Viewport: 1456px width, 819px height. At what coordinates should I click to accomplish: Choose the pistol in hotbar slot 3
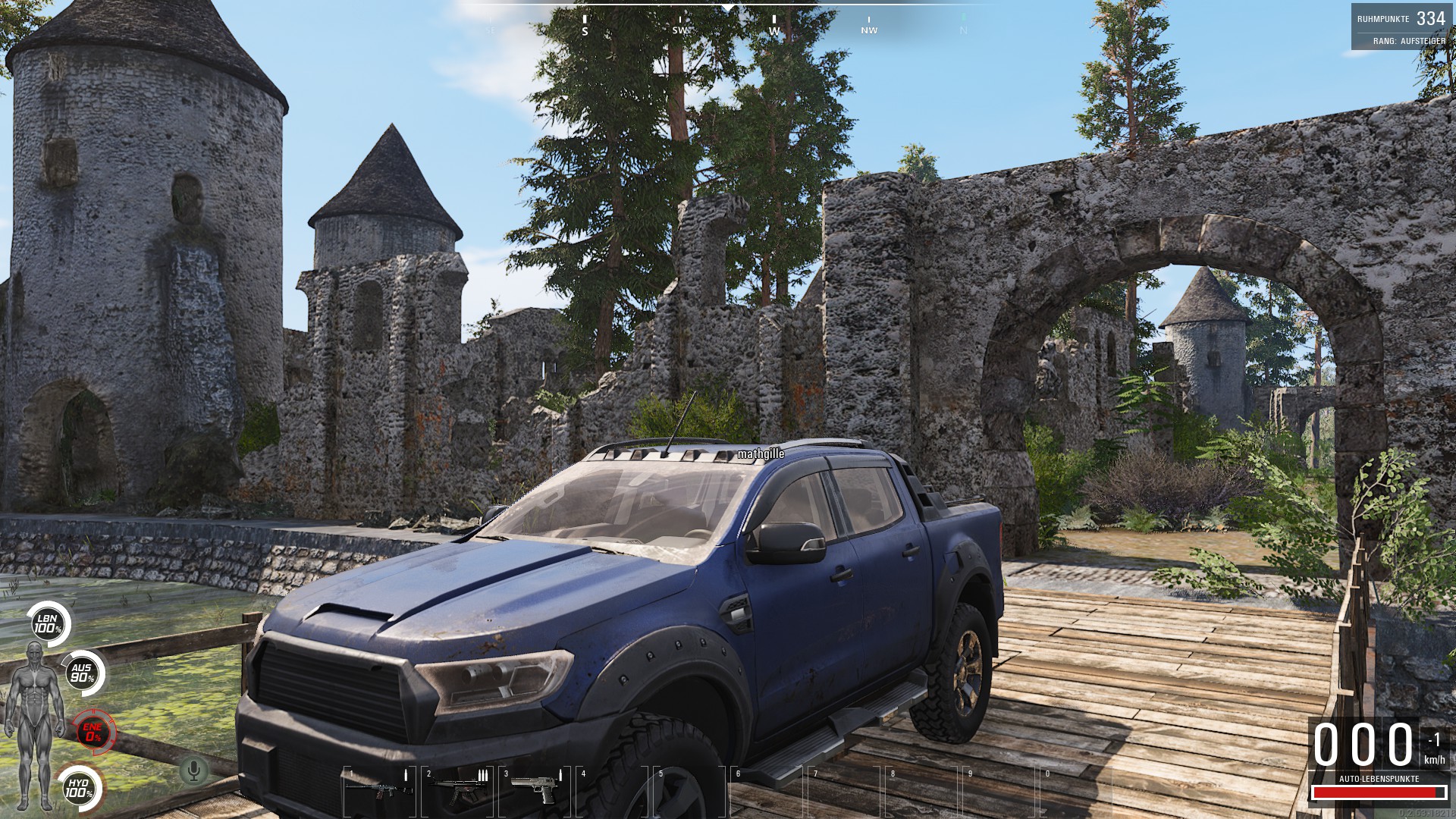[535, 789]
